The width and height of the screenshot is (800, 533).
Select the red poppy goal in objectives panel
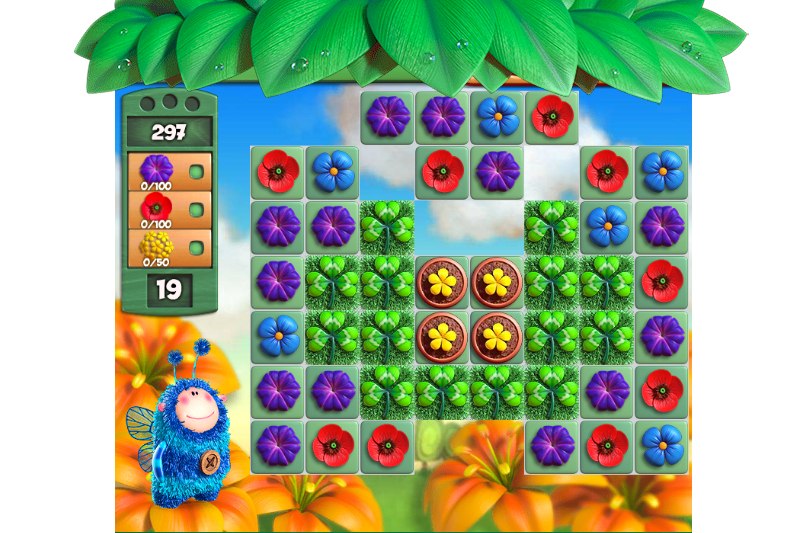(x=157, y=207)
